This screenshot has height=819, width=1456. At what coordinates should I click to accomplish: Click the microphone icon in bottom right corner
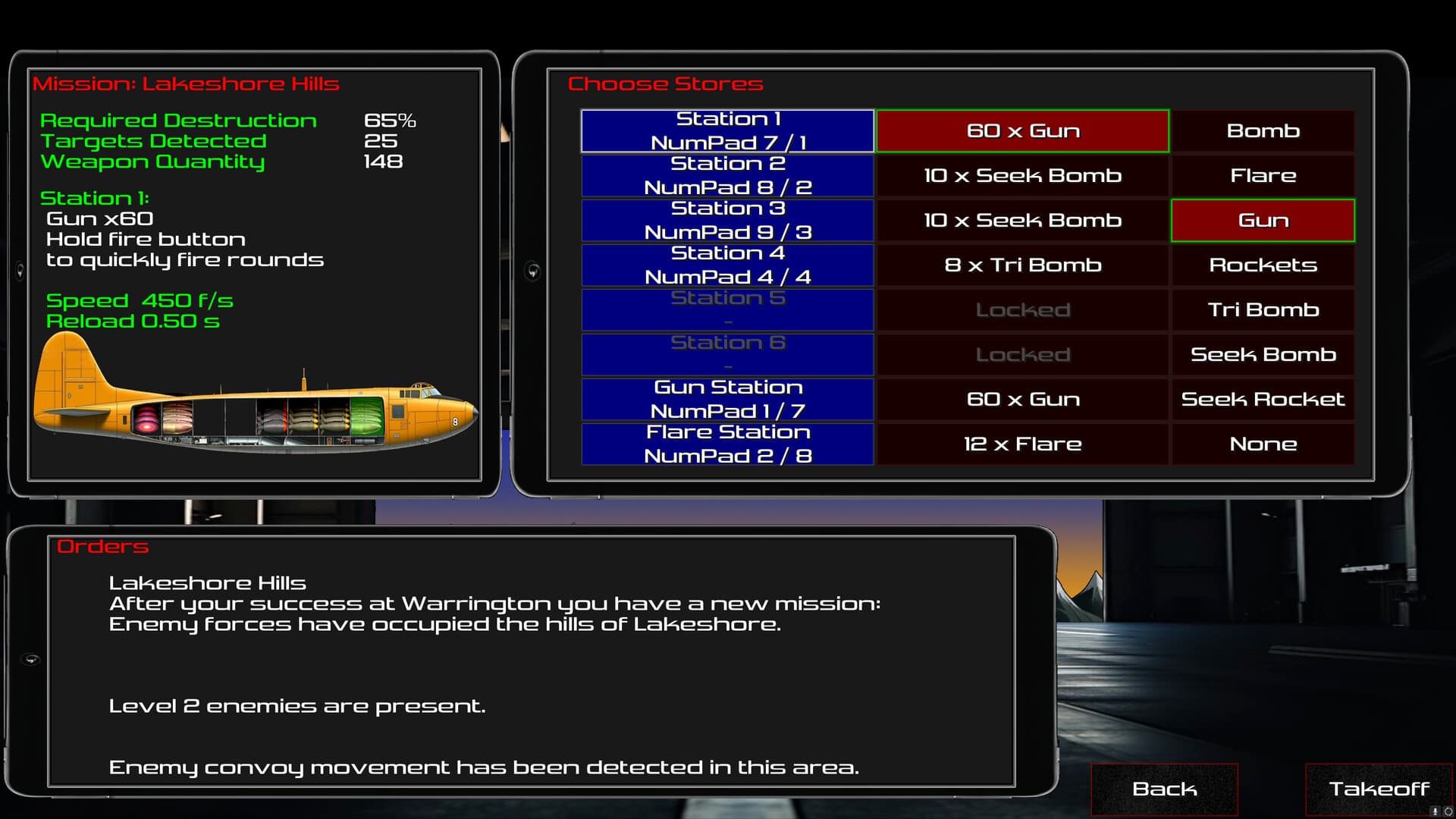coord(1435,811)
